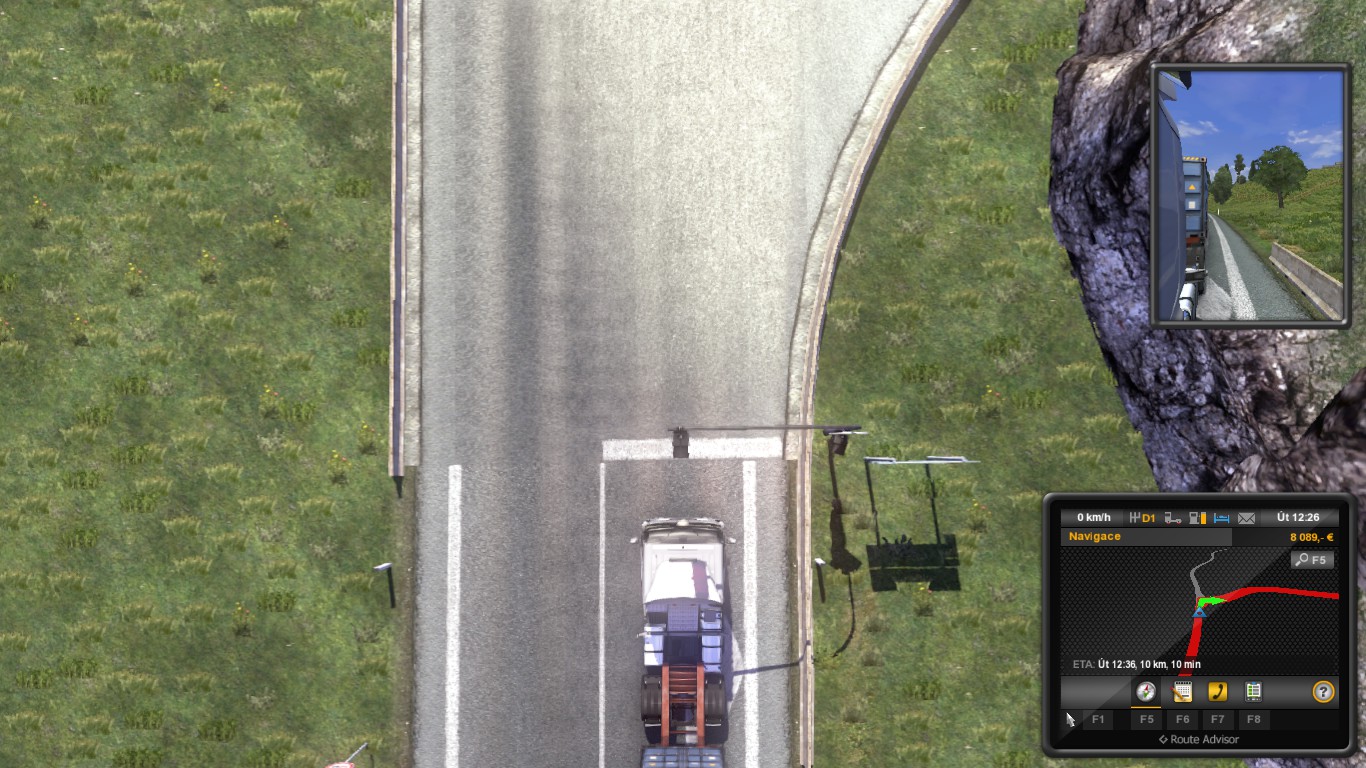Image resolution: width=1366 pixels, height=768 pixels.
Task: Click the fuel gauge status icon
Action: point(1197,516)
